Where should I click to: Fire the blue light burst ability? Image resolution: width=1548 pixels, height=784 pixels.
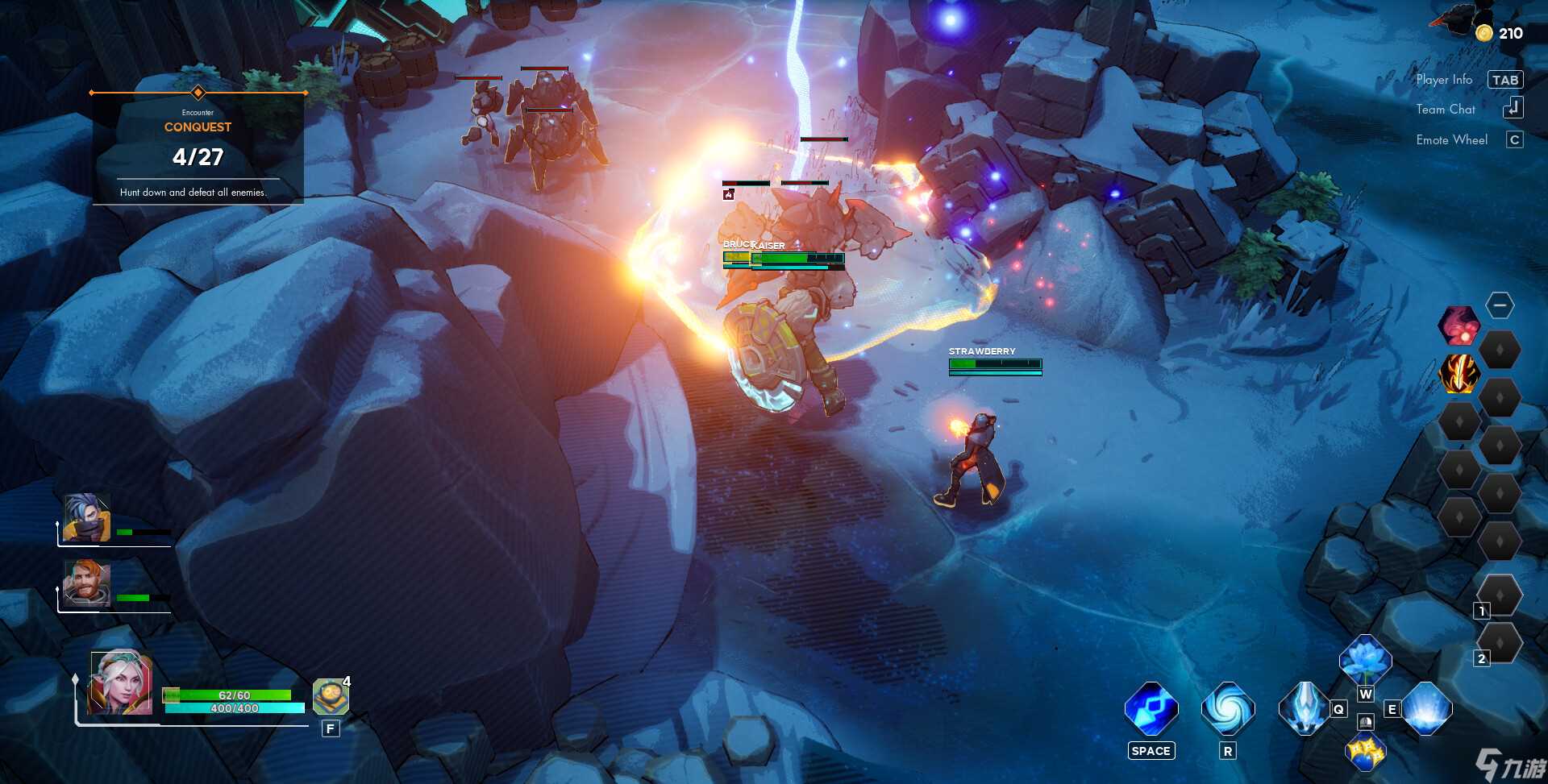click(x=1426, y=708)
